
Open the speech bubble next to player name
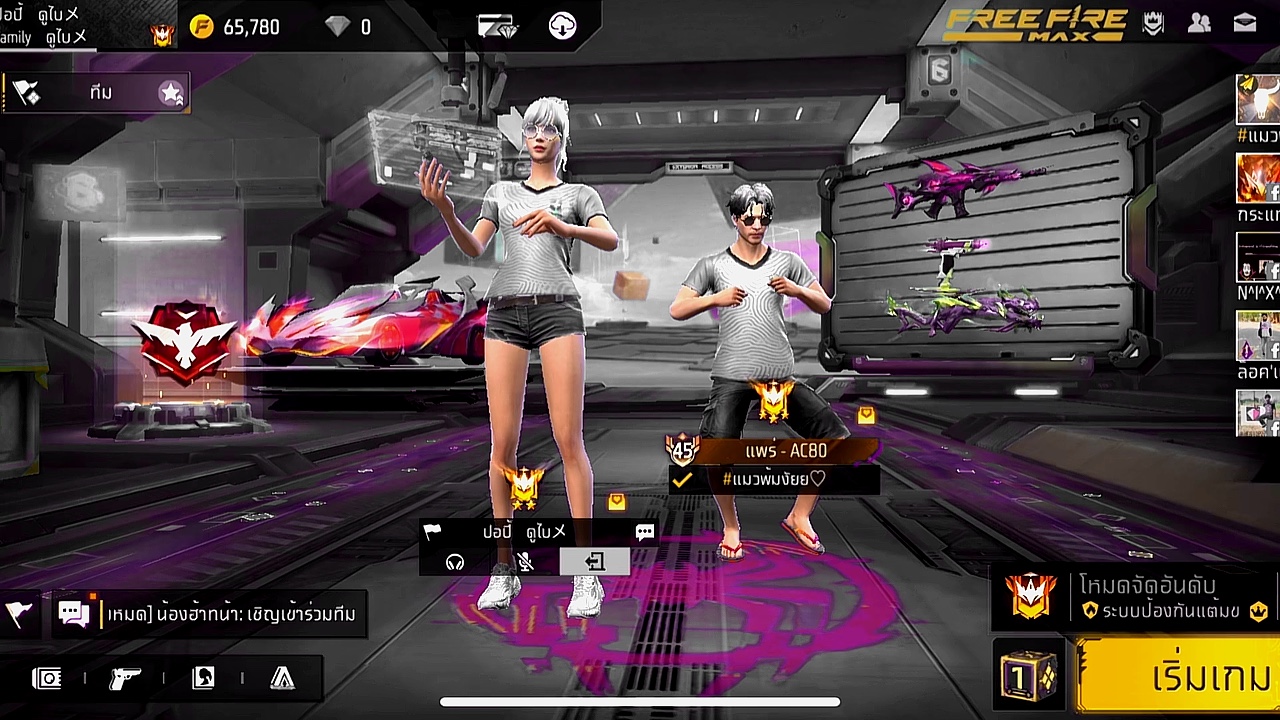[x=645, y=532]
